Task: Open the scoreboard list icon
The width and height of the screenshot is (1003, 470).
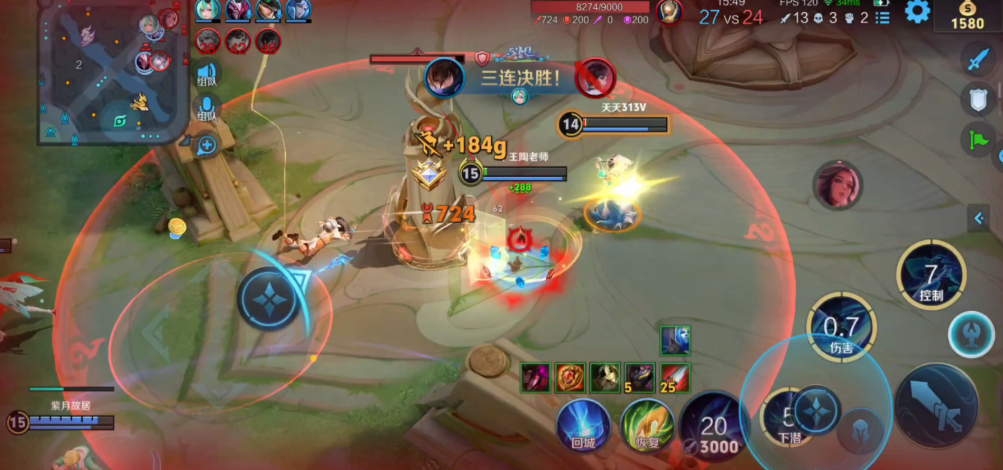Action: [x=882, y=17]
